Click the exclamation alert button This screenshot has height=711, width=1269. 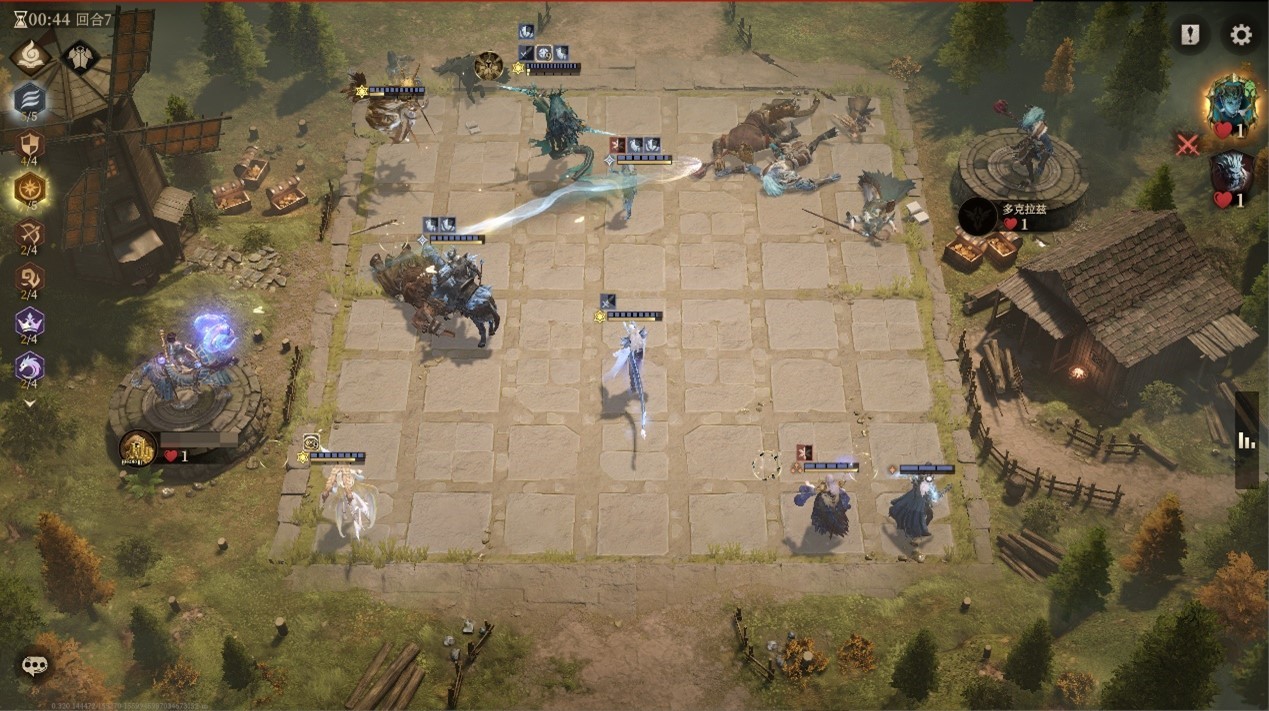coord(1189,36)
